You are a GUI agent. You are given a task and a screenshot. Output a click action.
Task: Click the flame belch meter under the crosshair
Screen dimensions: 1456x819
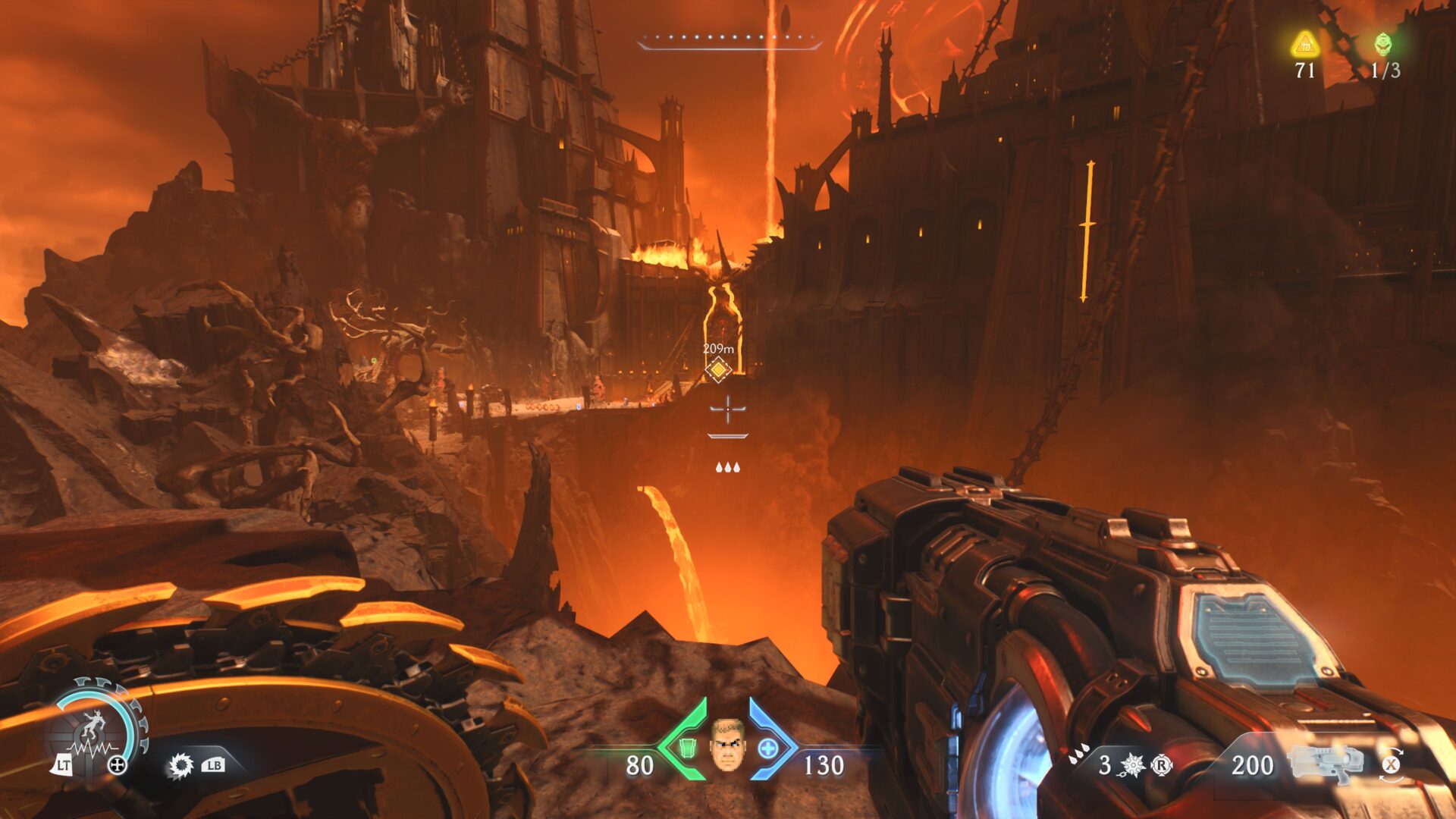pos(727,437)
